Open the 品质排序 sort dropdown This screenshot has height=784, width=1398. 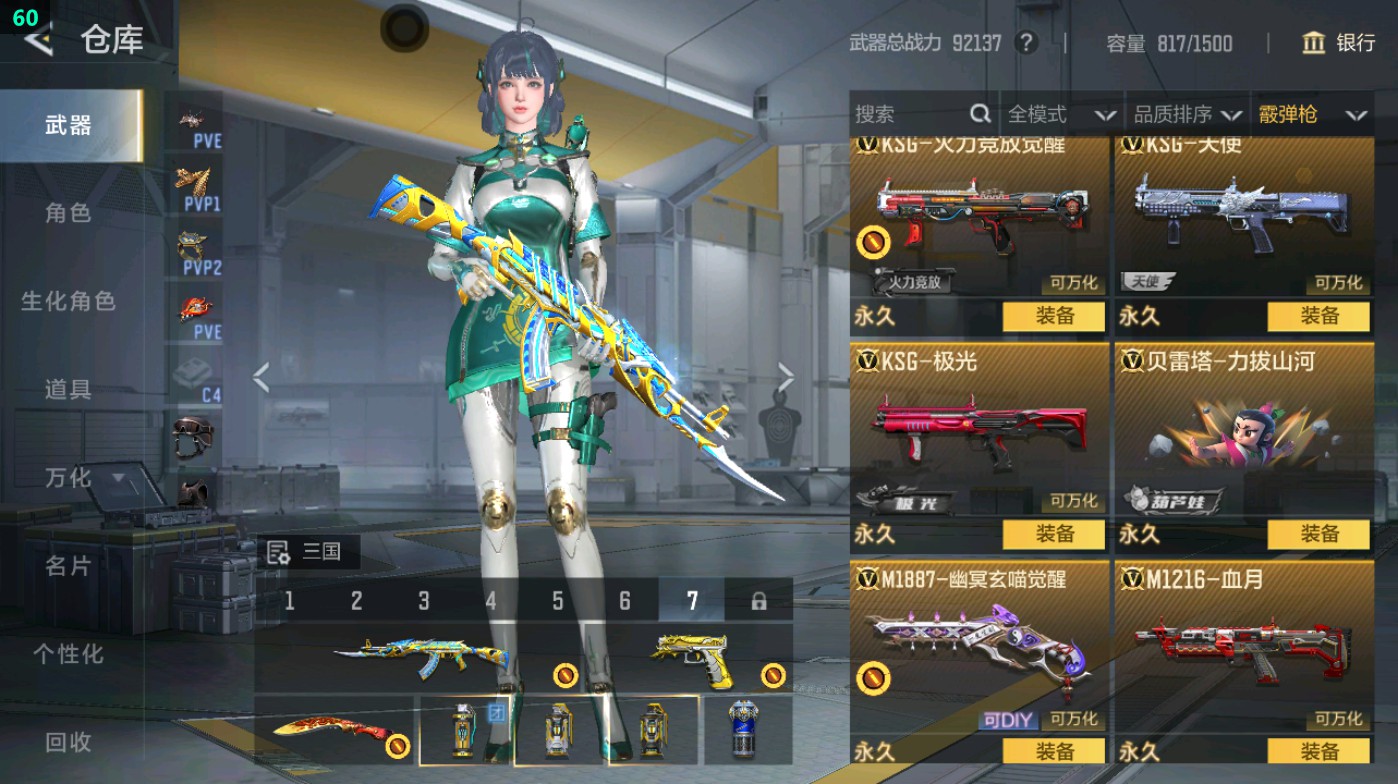1187,115
